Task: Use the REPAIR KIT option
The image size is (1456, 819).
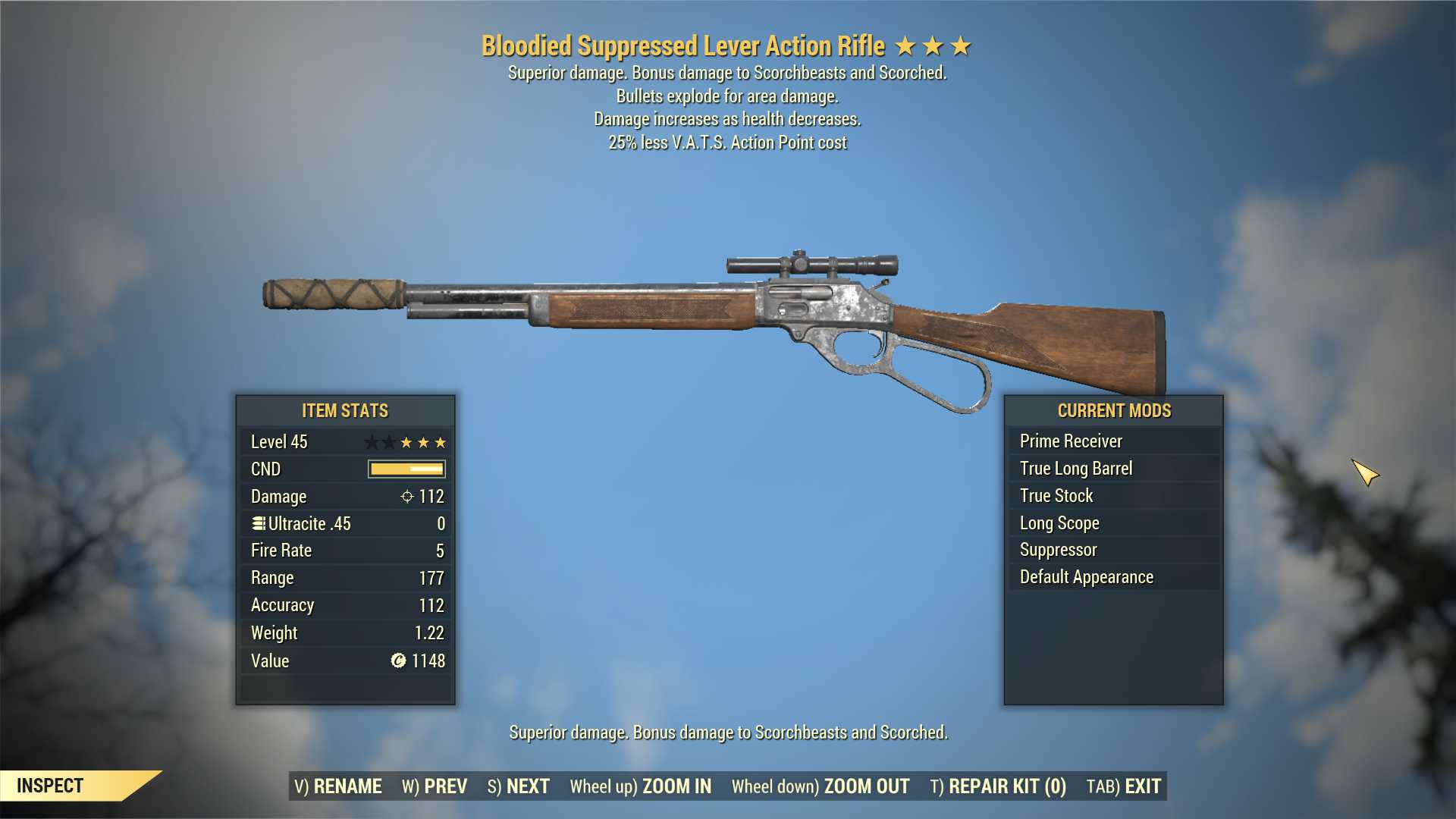Action: [x=998, y=786]
